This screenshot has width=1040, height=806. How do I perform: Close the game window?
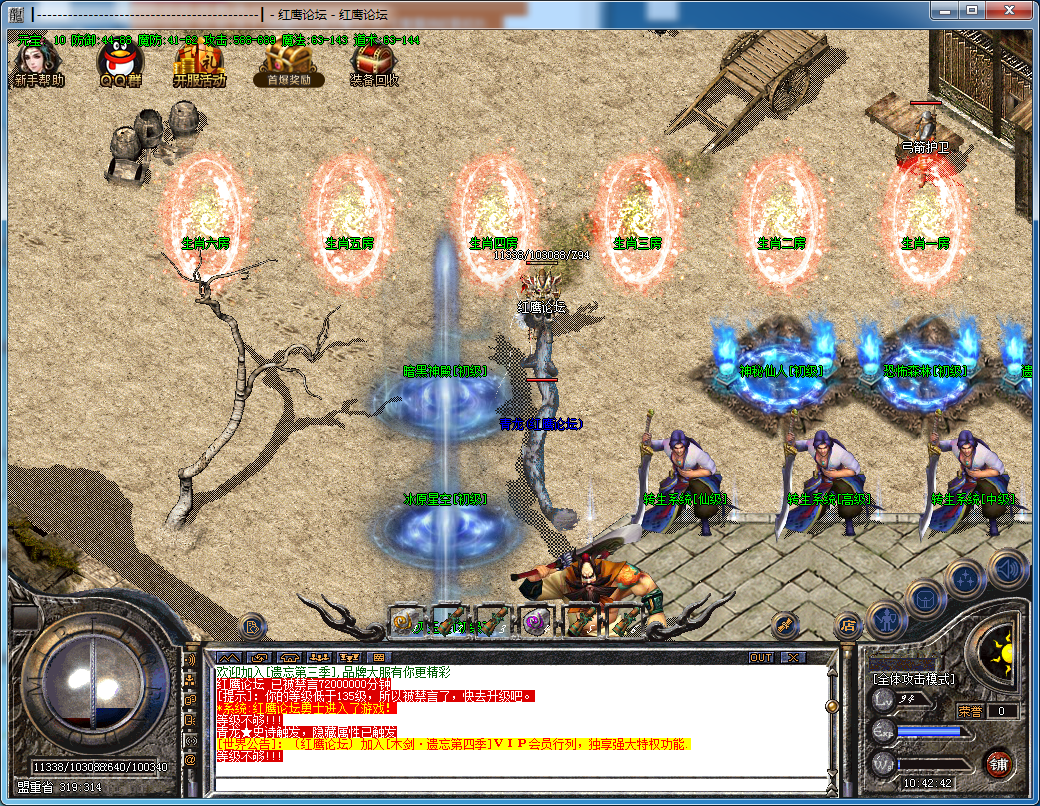[1009, 10]
